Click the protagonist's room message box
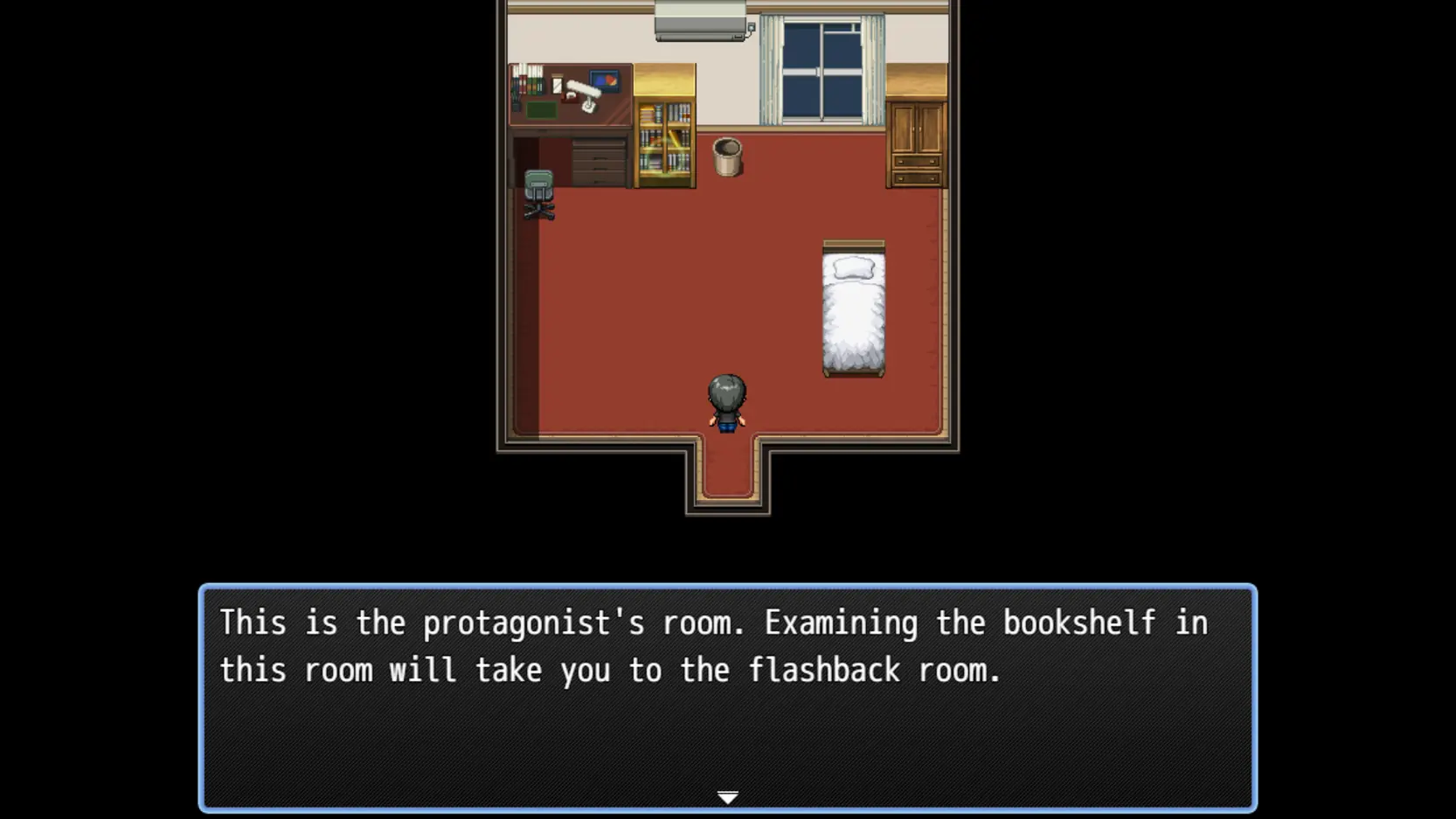The width and height of the screenshot is (1456, 819). (727, 698)
